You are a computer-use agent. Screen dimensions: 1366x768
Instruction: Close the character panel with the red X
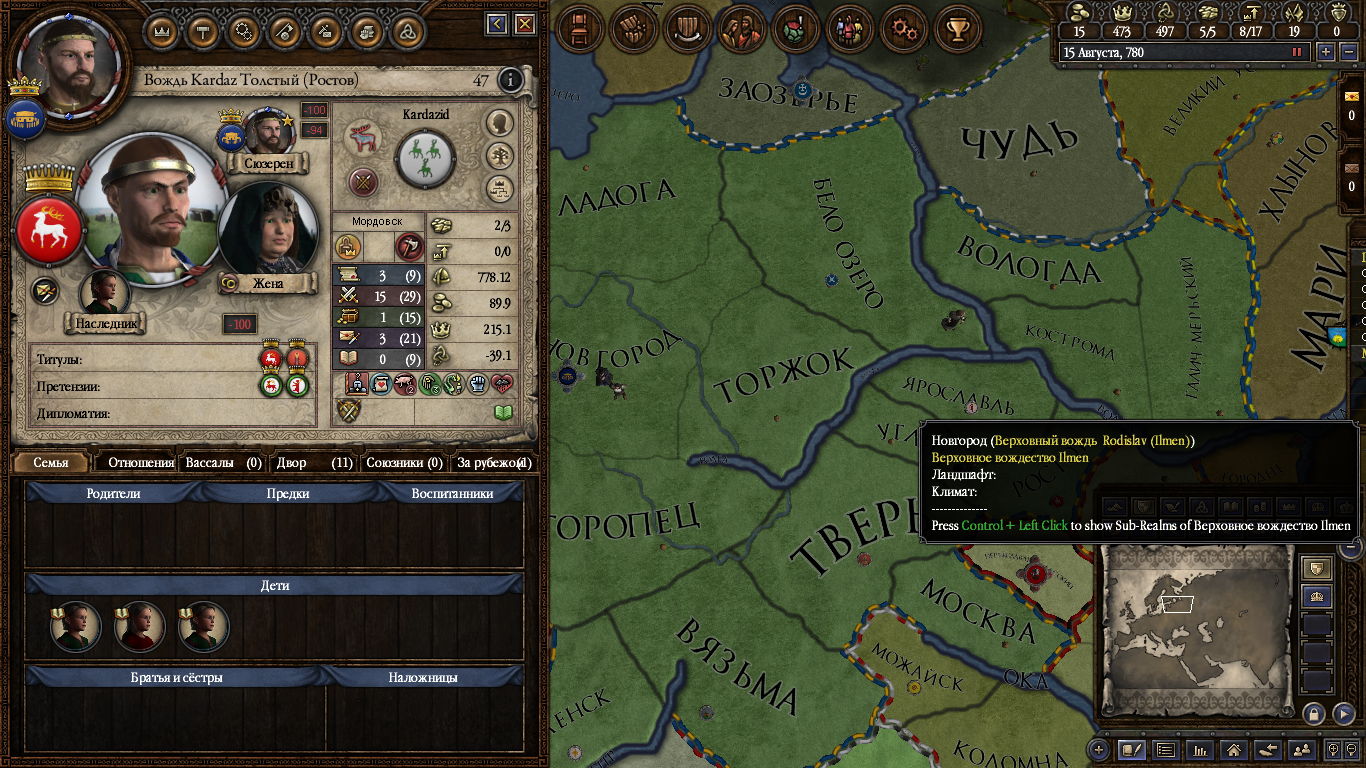(523, 24)
